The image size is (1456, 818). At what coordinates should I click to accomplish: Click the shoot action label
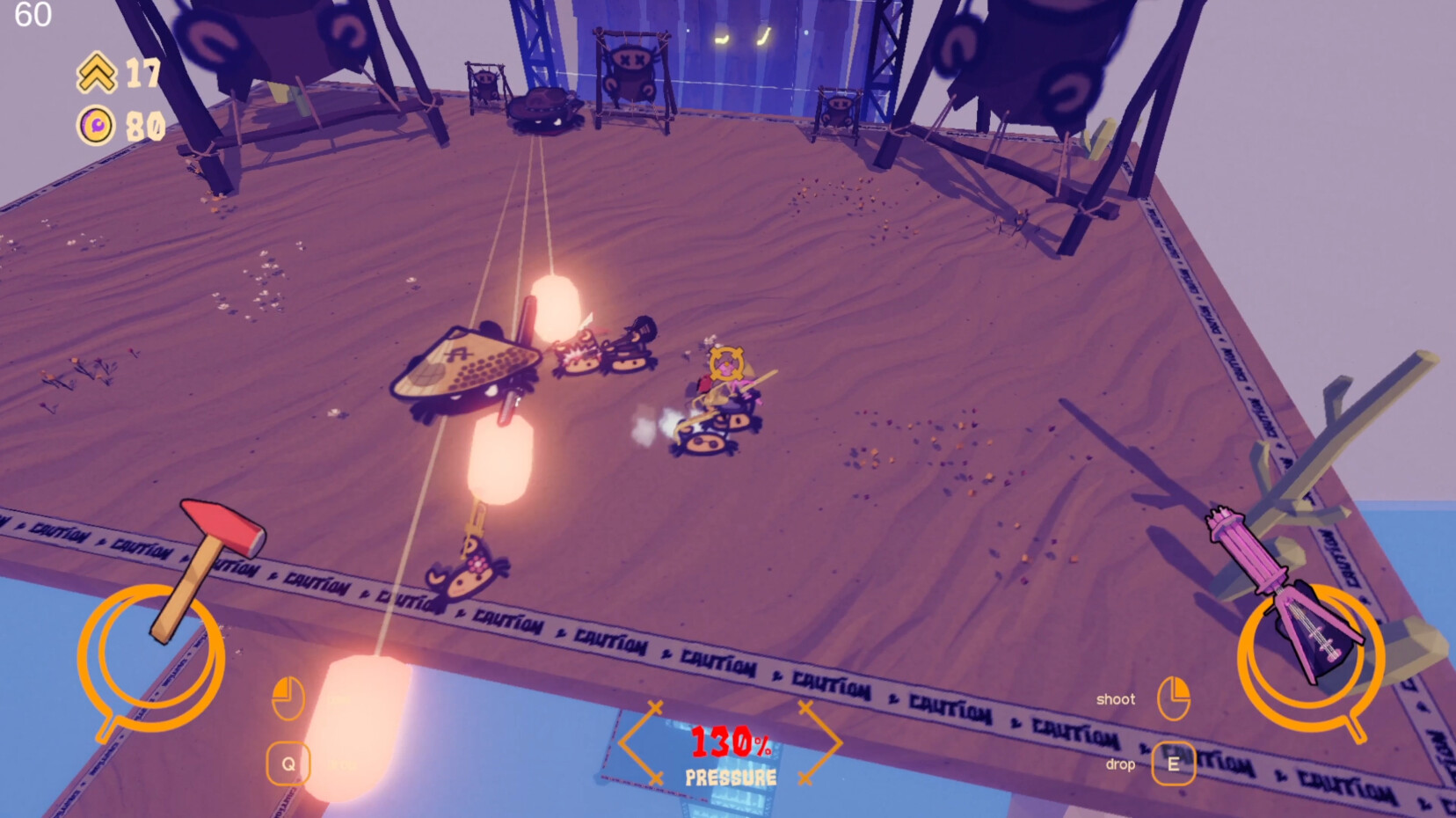click(x=1115, y=699)
